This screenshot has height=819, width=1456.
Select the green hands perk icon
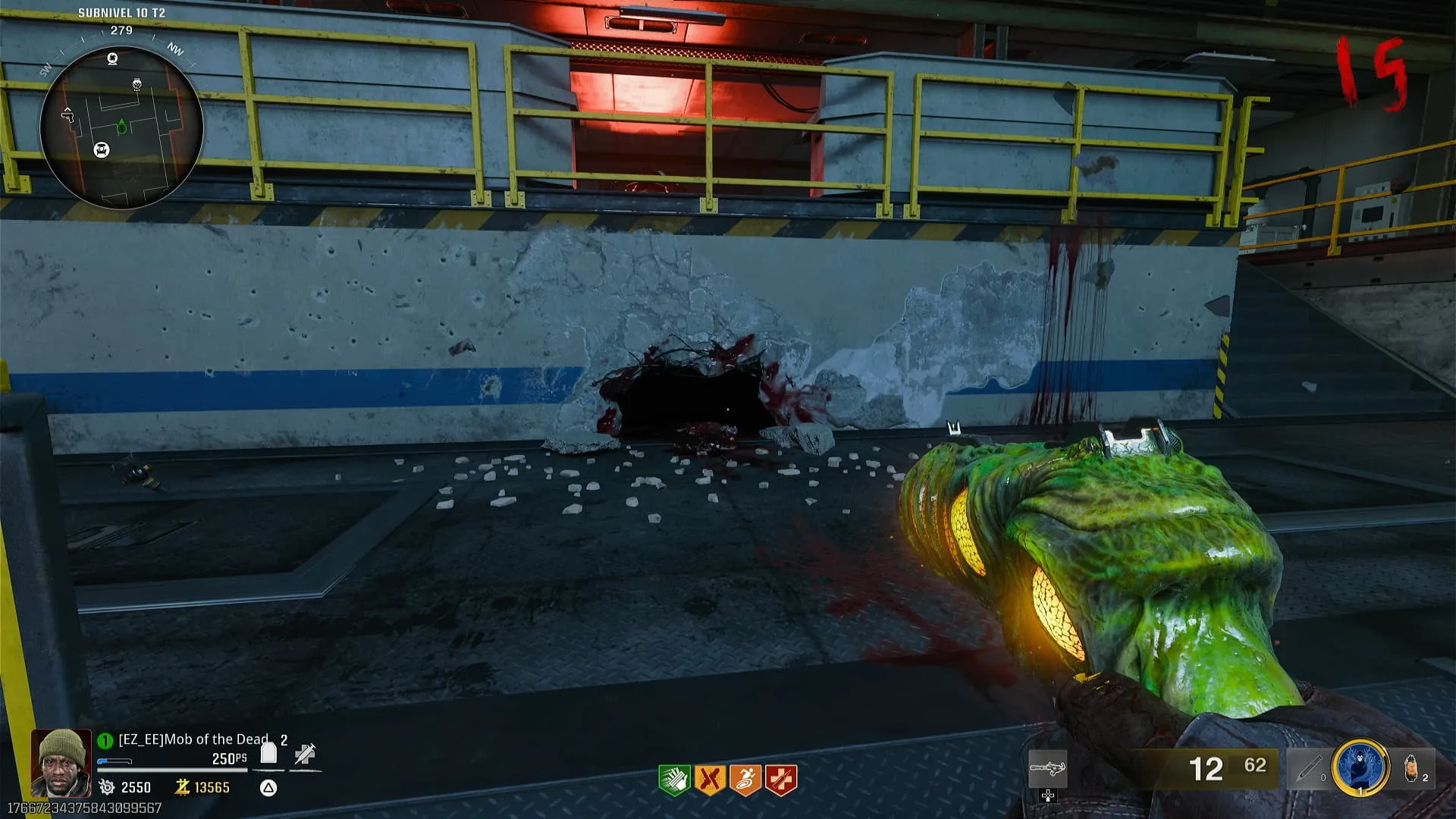coord(673,780)
